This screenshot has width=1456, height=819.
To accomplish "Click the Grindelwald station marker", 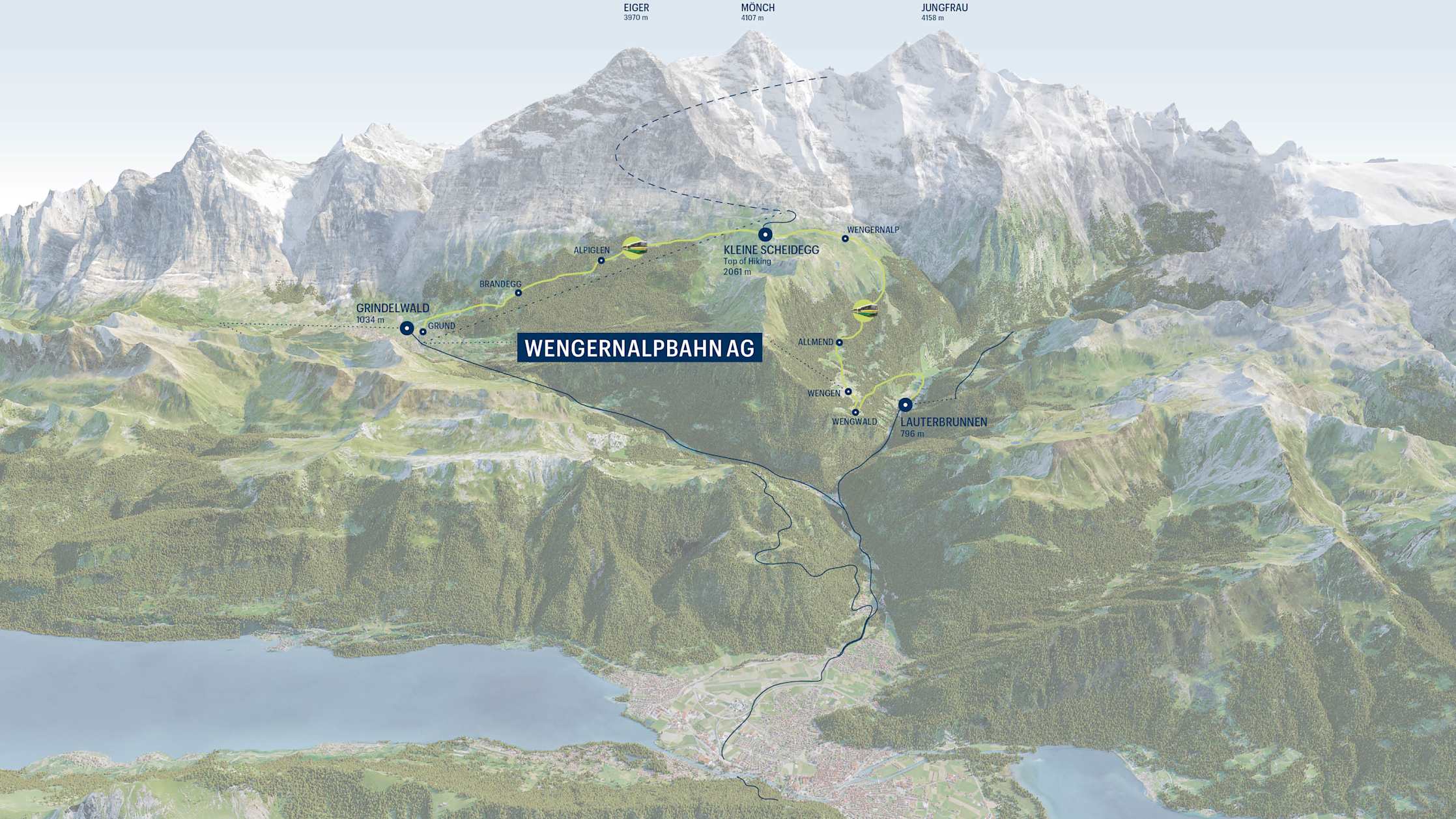I will pyautogui.click(x=407, y=328).
